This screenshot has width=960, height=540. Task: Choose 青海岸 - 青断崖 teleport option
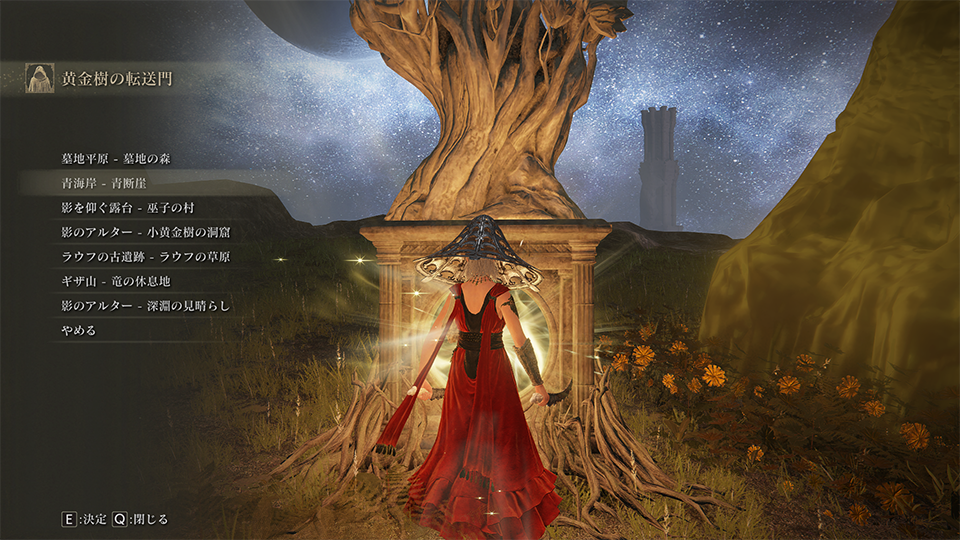pyautogui.click(x=104, y=183)
